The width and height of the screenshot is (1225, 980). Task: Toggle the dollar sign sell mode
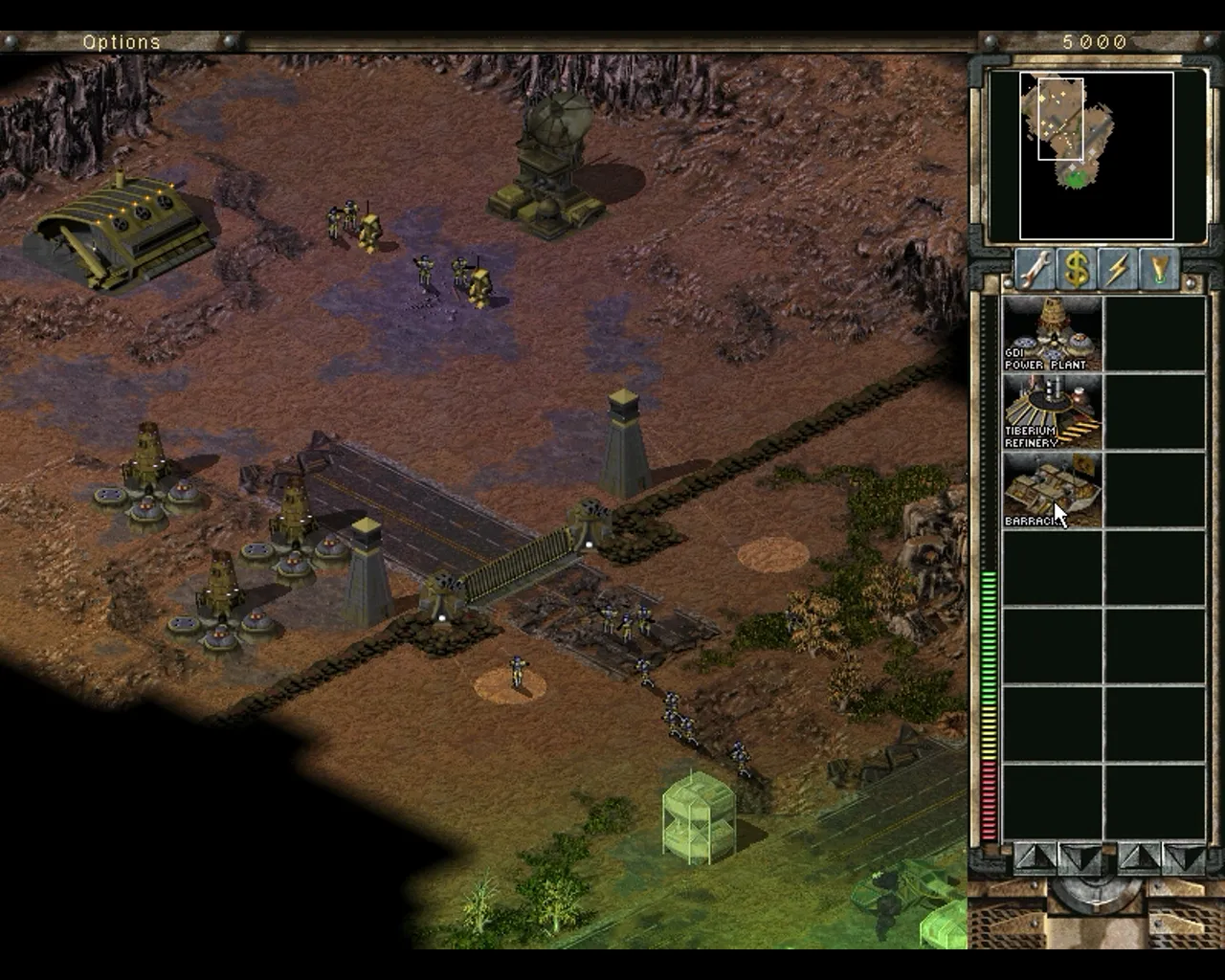tap(1077, 271)
